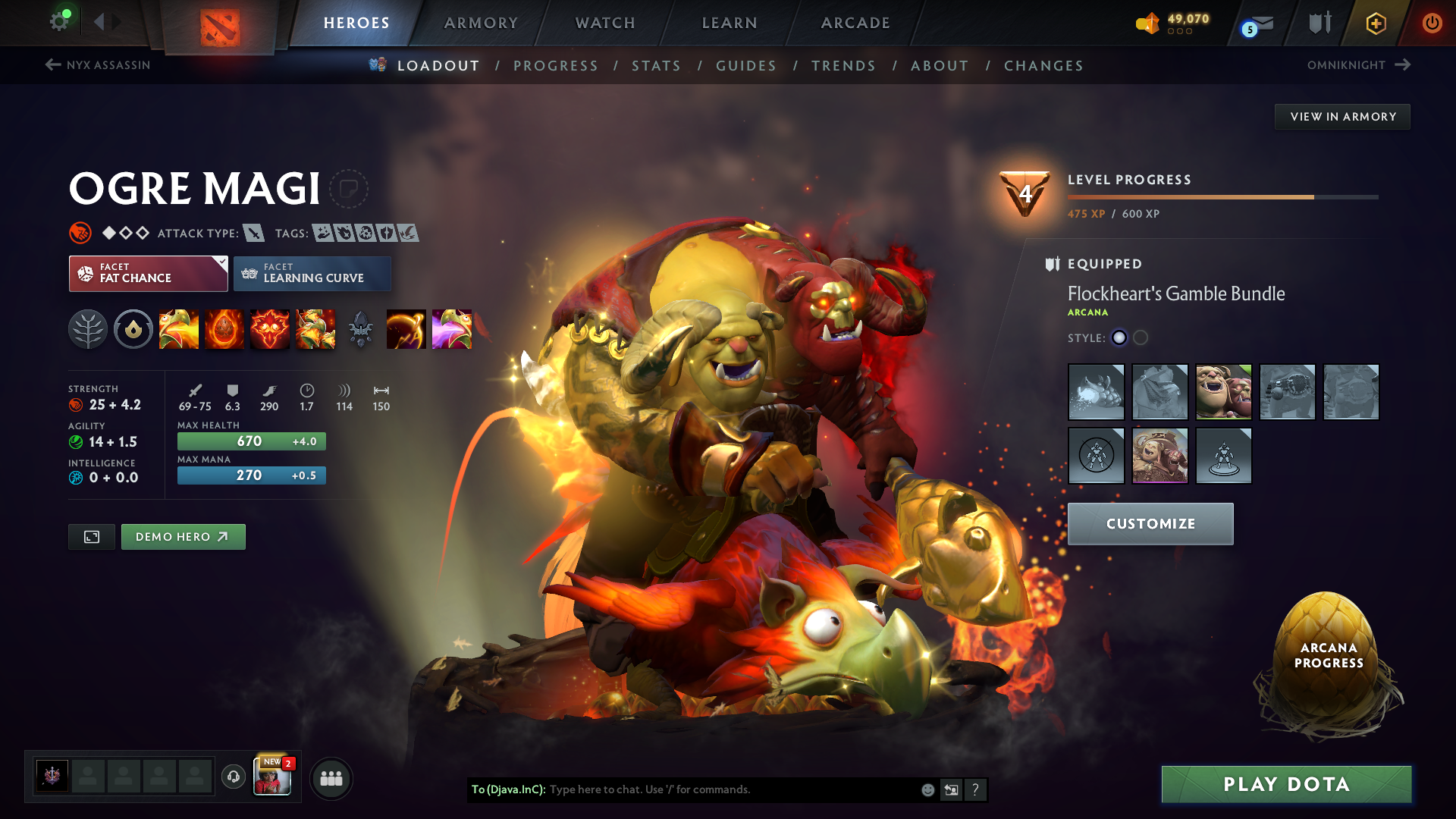Start matchmaking with Play Dota

coord(1286,784)
